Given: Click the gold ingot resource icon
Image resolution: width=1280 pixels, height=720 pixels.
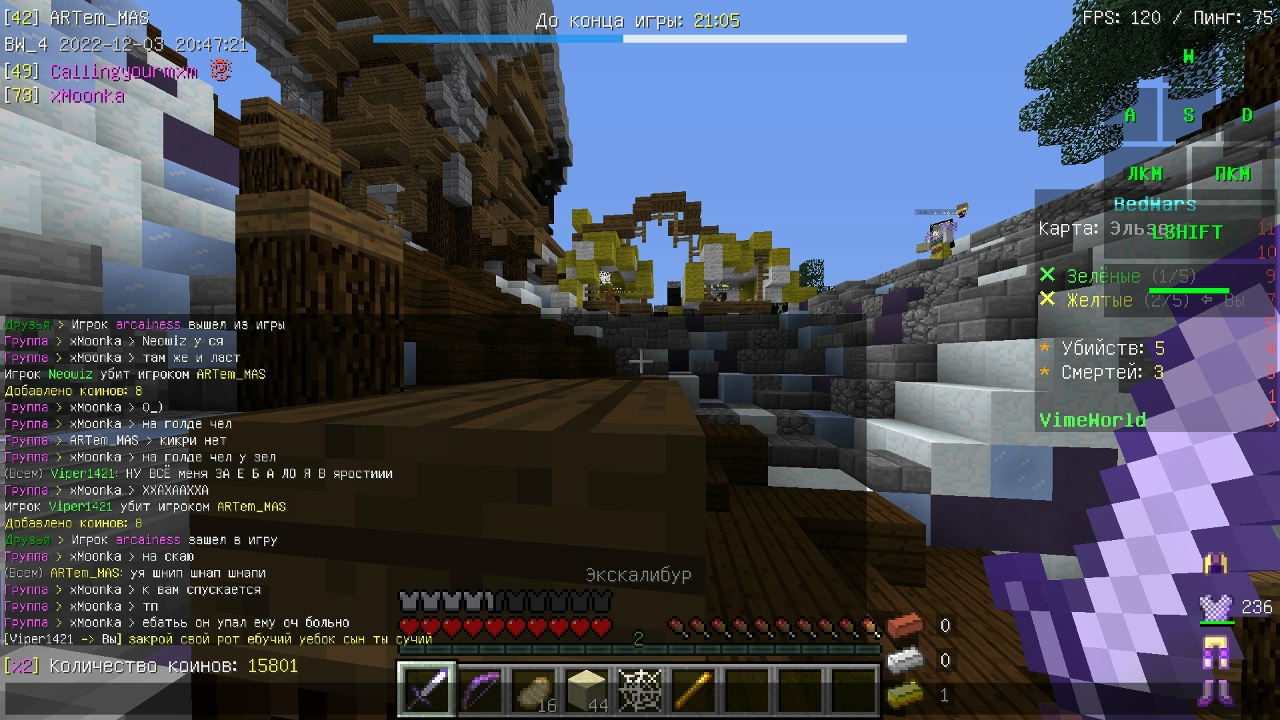Looking at the screenshot, I should [904, 694].
